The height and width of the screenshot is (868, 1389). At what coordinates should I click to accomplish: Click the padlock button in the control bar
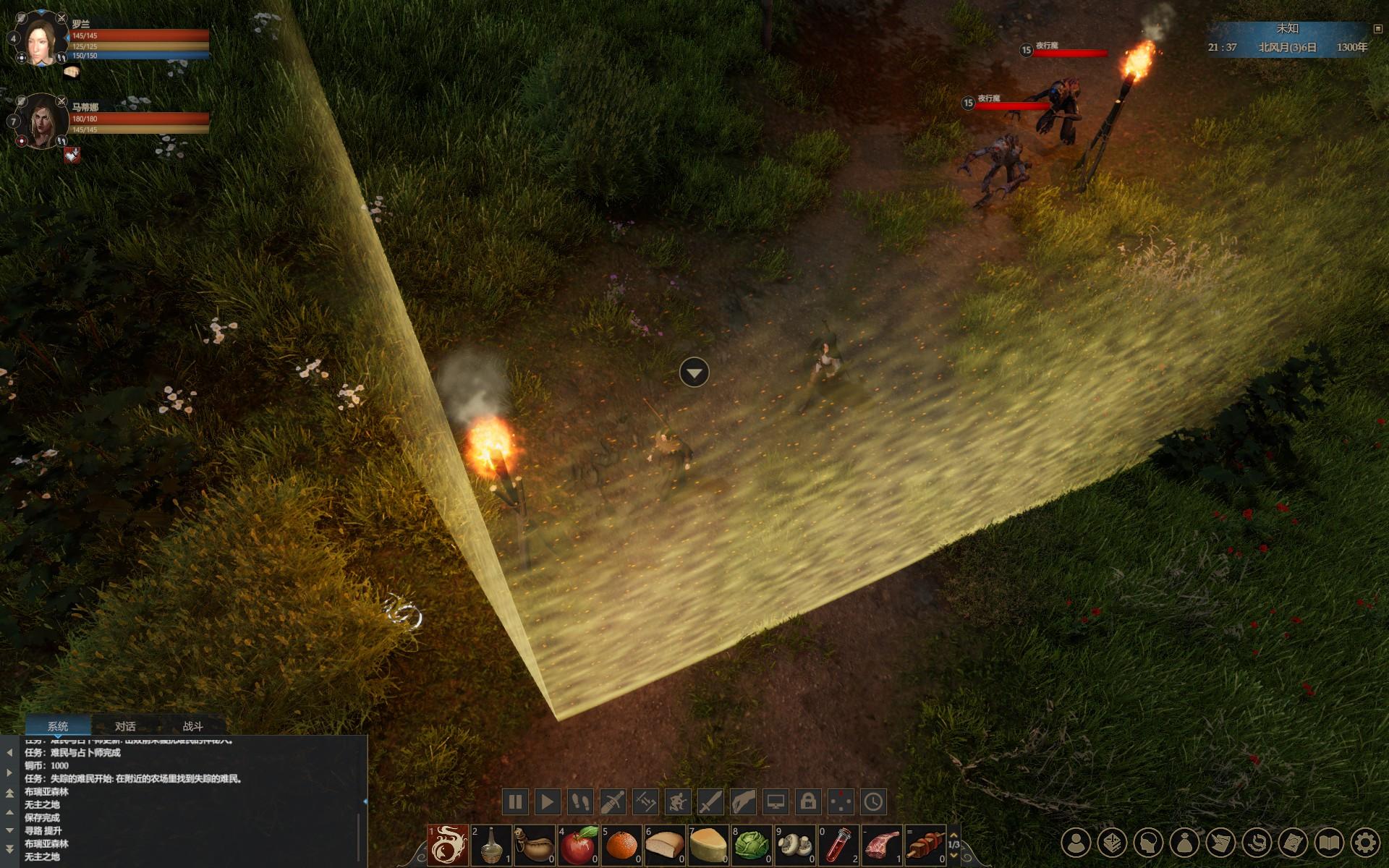pyautogui.click(x=808, y=801)
